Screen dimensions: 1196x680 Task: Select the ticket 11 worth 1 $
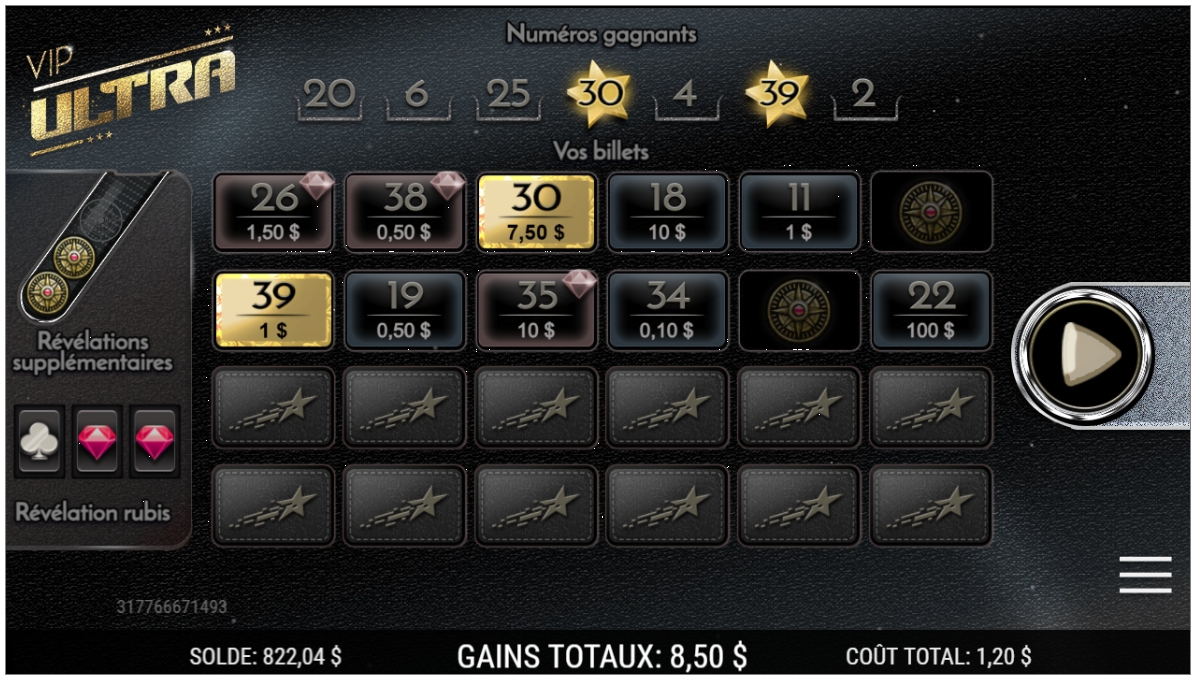799,211
